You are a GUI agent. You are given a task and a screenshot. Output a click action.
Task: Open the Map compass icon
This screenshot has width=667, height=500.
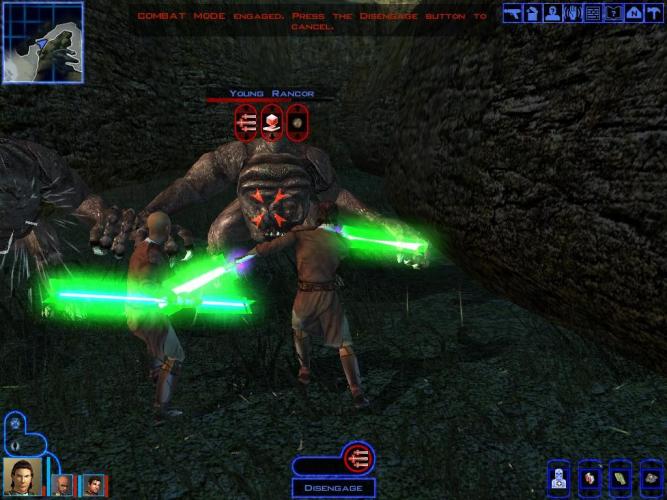632,13
